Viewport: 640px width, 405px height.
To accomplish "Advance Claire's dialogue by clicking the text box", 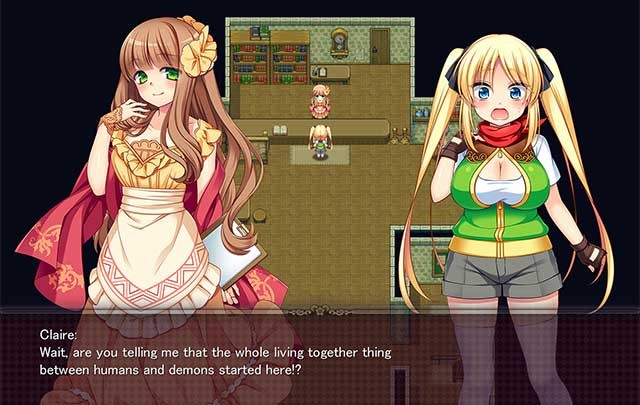I will 320,354.
